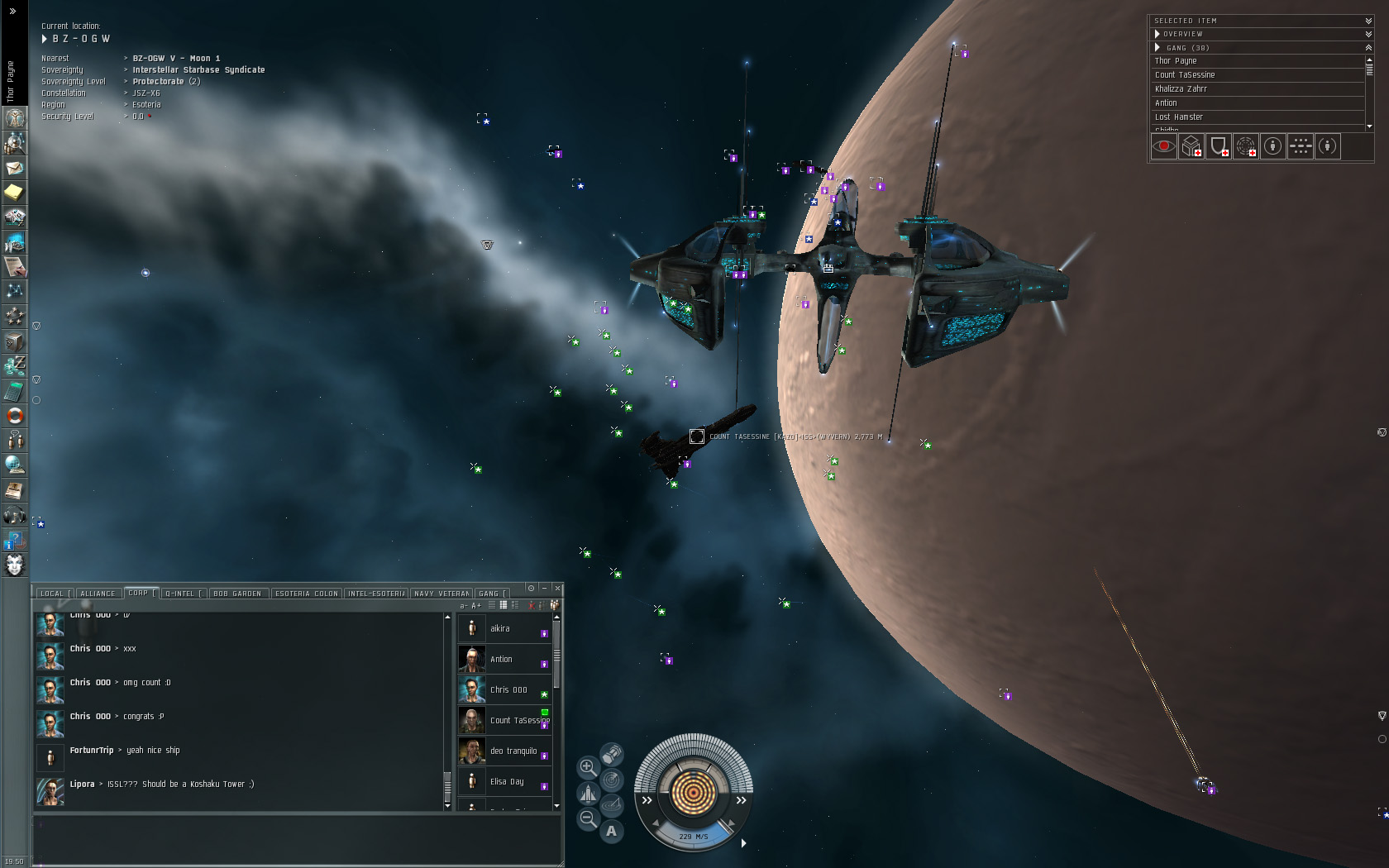The width and height of the screenshot is (1389, 868).
Task: Close the chat window
Action: (x=558, y=588)
